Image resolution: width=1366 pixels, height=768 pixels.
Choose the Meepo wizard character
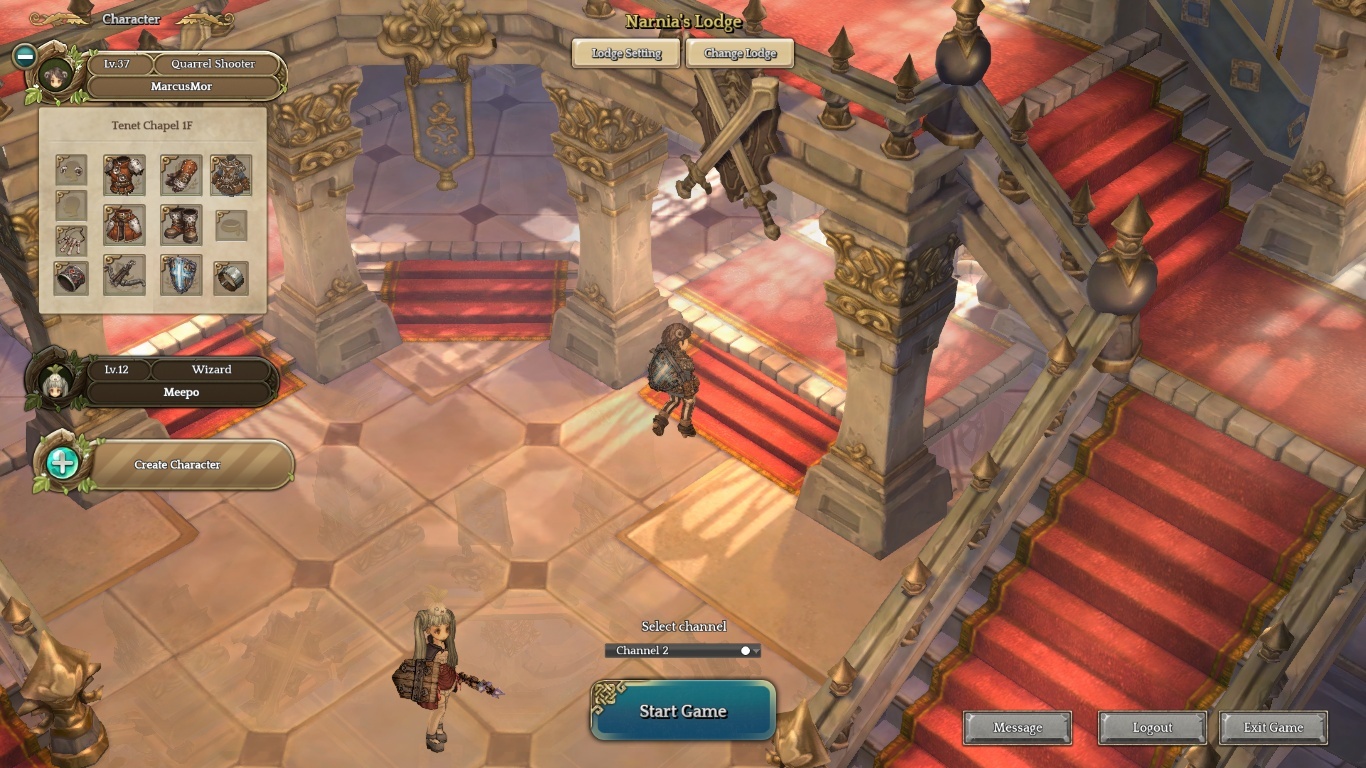[x=181, y=392]
